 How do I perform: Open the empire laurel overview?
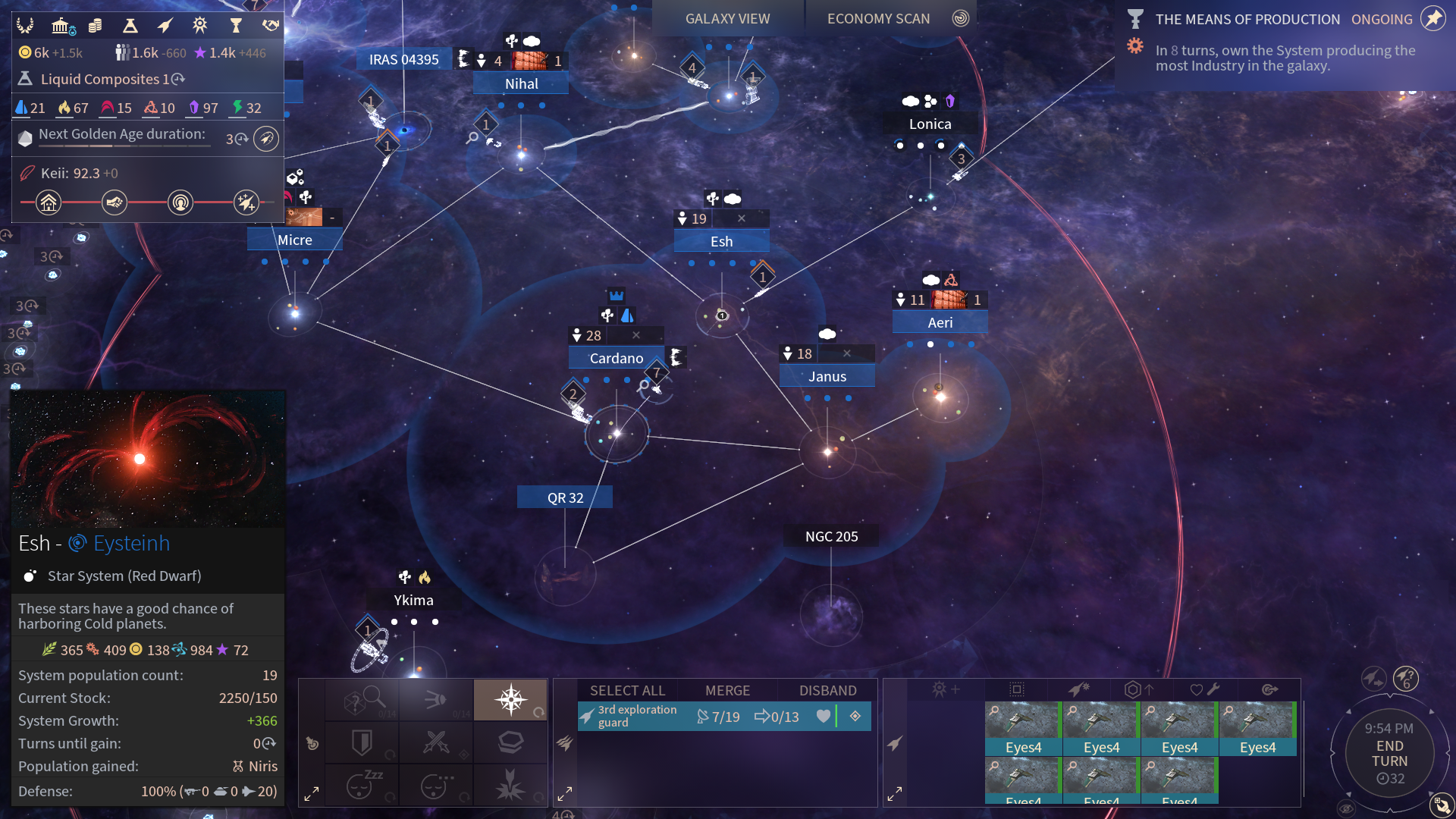[x=26, y=26]
